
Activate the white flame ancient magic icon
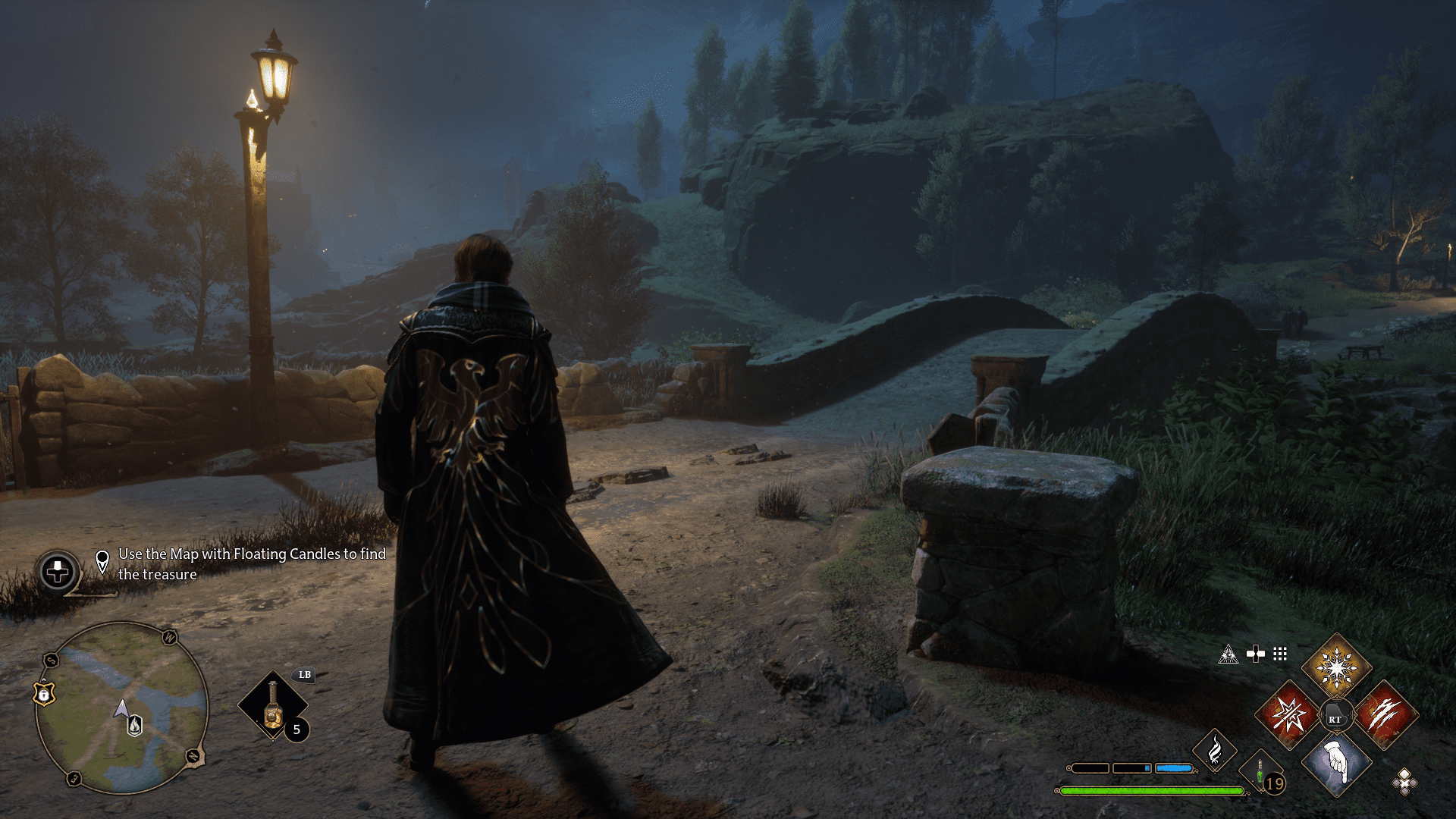pos(1214,751)
